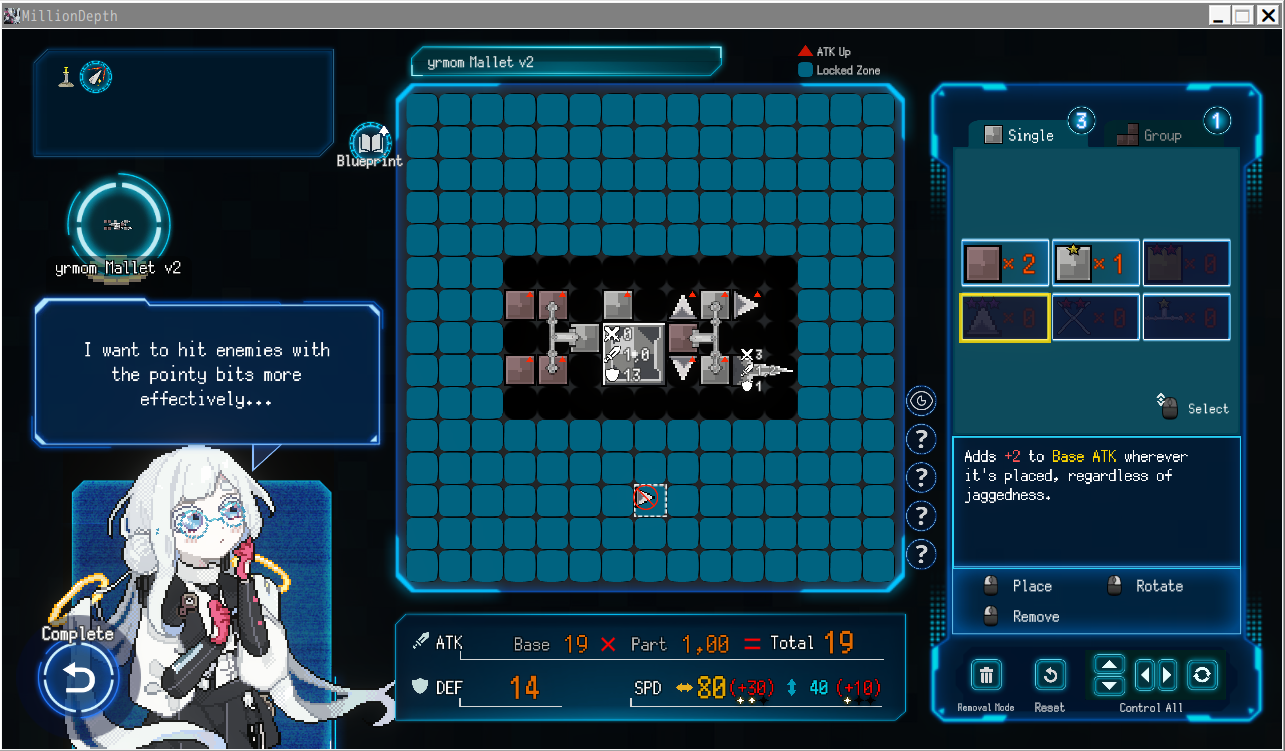Viewport: 1285px width, 751px height.
Task: Select the gray square part with ×2 count
Action: pos(1004,262)
